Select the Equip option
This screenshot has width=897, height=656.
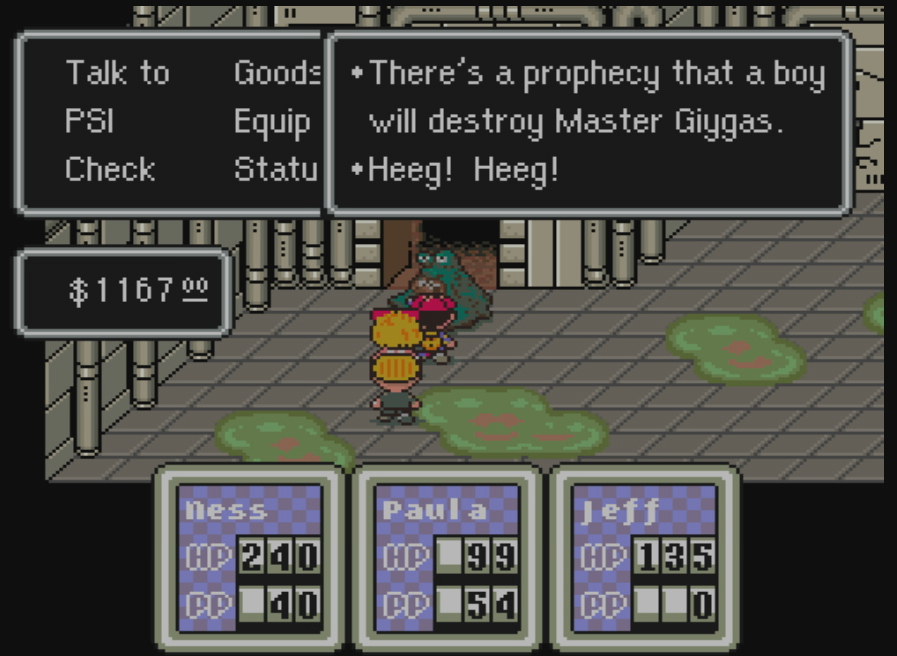(272, 121)
